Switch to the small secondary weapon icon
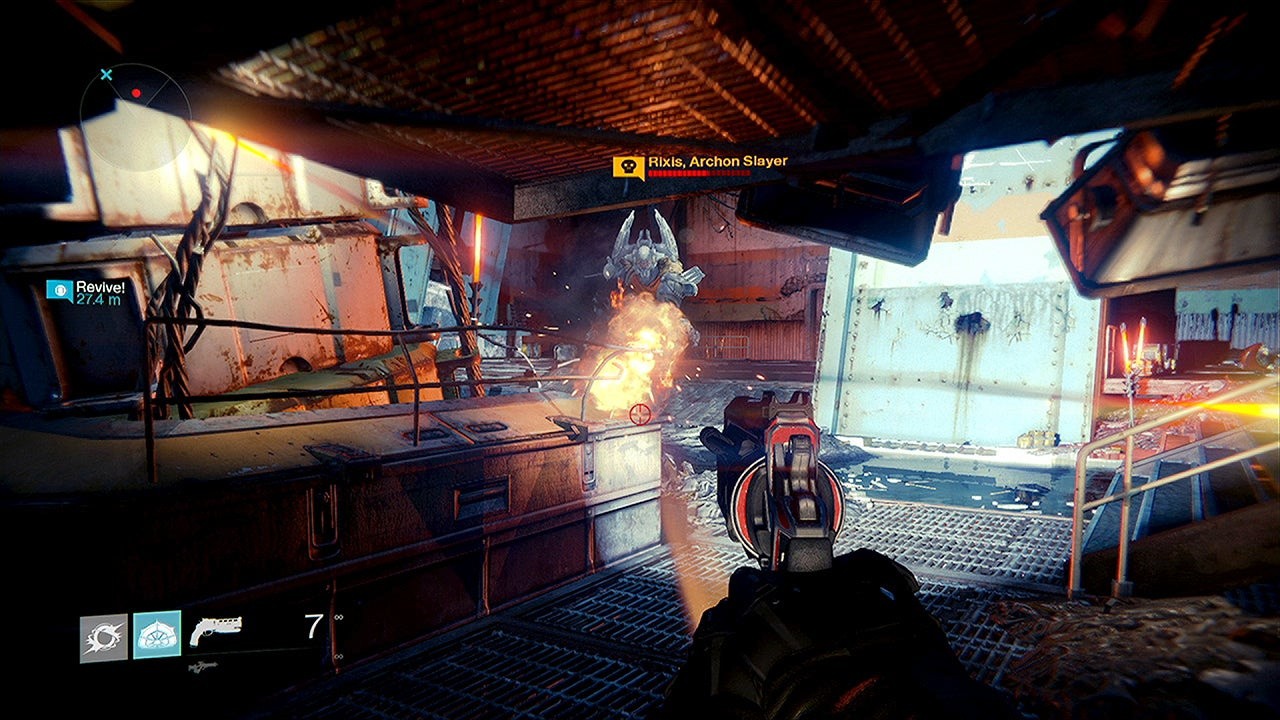 pyautogui.click(x=201, y=665)
